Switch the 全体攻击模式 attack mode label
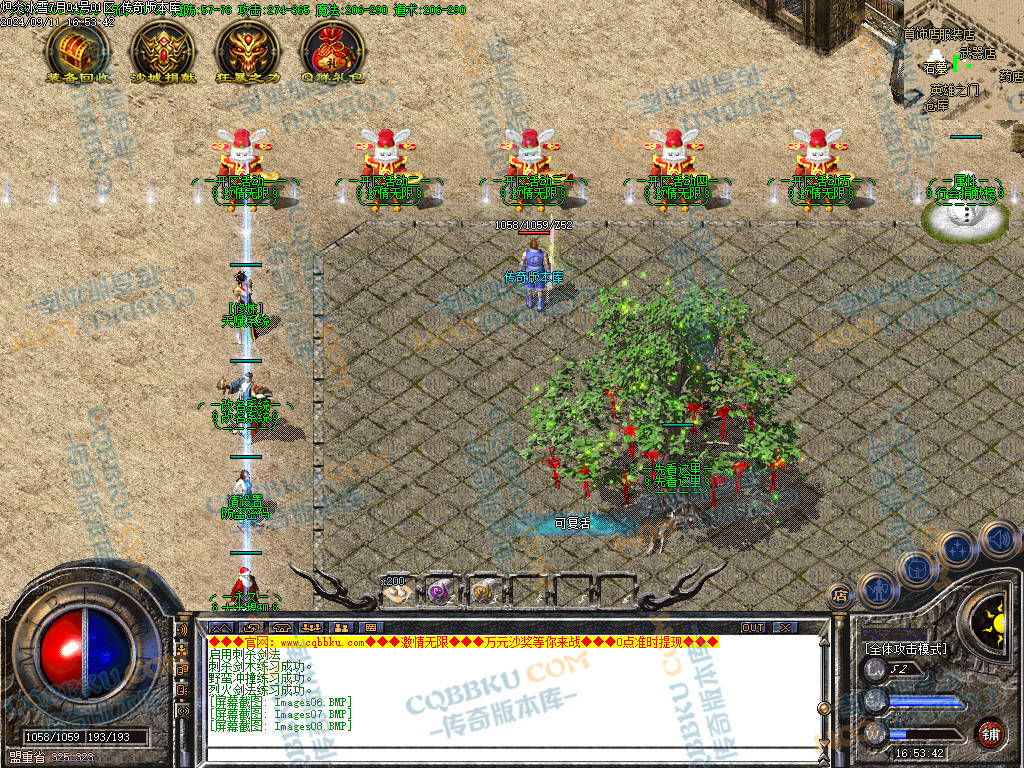Viewport: 1024px width, 768px height. (x=906, y=649)
